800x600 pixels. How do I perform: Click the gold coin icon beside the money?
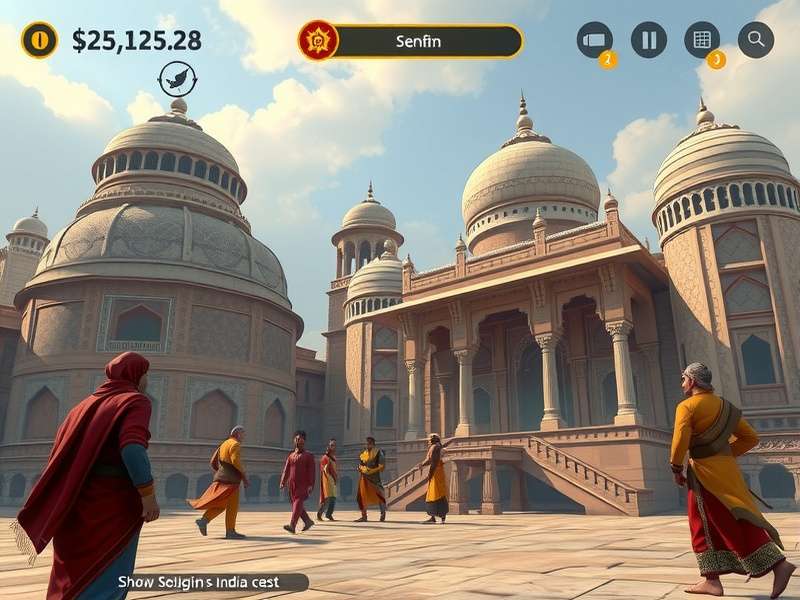tap(40, 40)
